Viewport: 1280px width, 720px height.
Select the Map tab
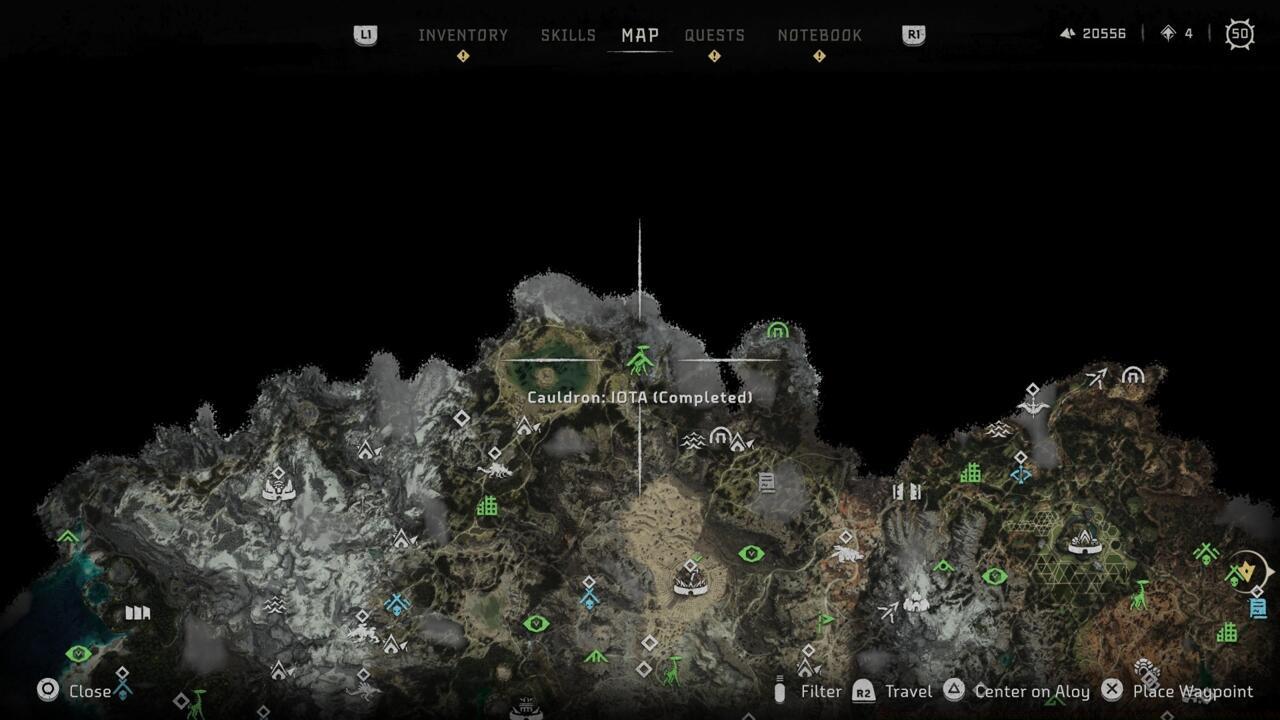pyautogui.click(x=640, y=35)
